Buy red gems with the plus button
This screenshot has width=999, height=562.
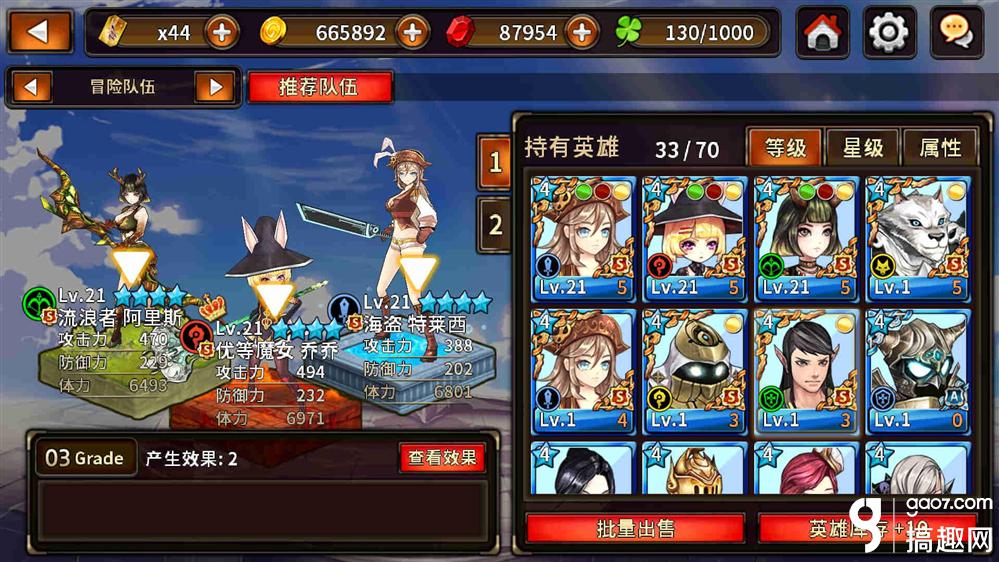pos(581,33)
